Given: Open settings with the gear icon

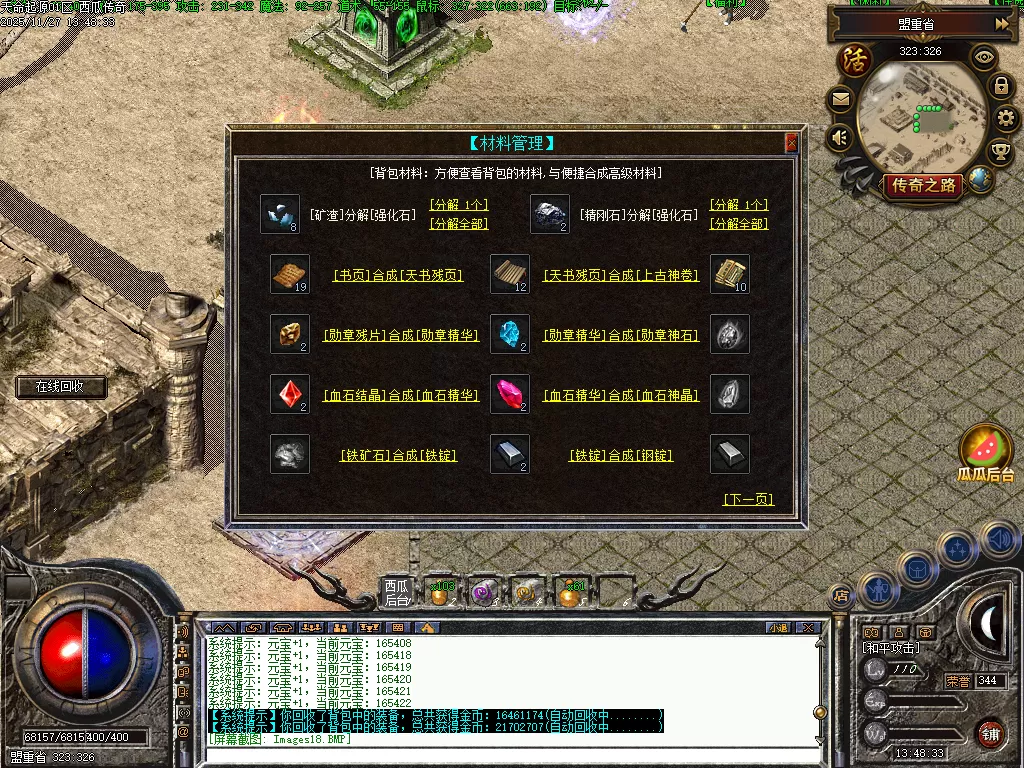Looking at the screenshot, I should click(1005, 119).
